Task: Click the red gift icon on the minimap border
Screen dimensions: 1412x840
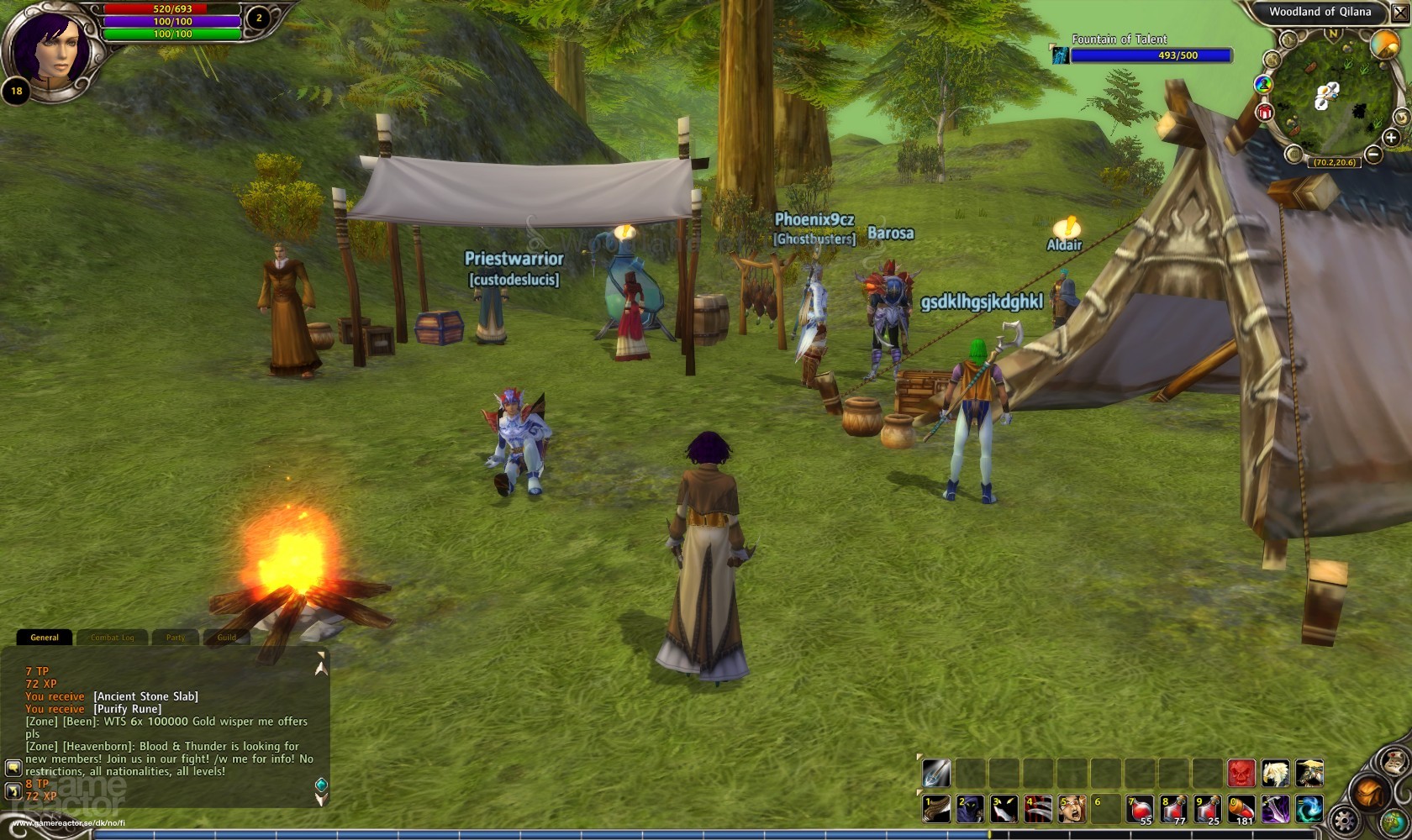Action: pyautogui.click(x=1265, y=112)
